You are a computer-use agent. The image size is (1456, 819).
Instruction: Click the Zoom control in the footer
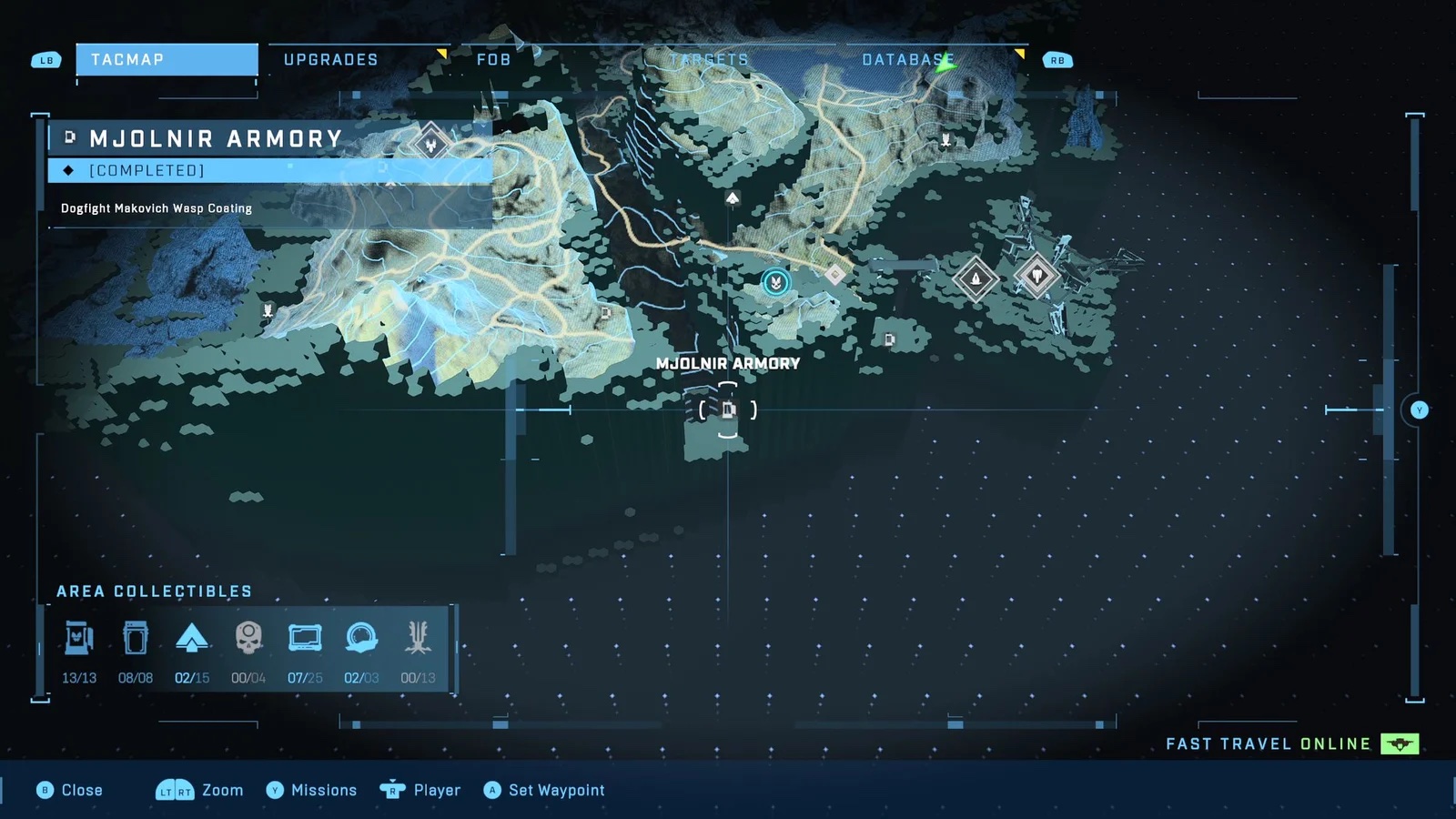(200, 790)
